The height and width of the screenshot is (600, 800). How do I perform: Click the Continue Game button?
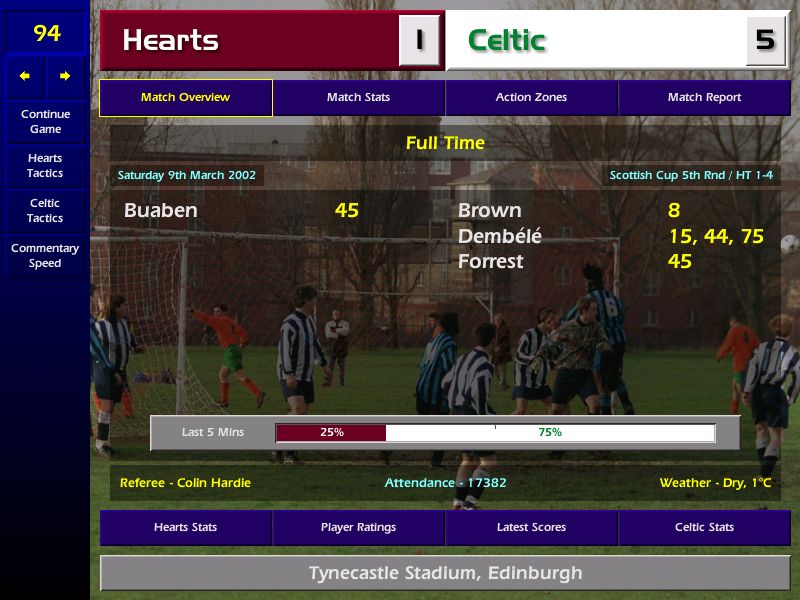45,122
